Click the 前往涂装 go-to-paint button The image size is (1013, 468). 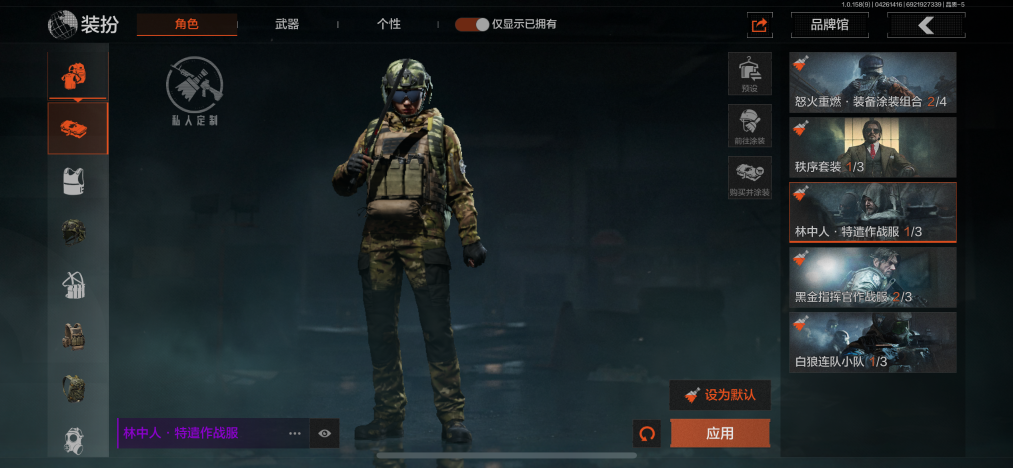(x=749, y=126)
